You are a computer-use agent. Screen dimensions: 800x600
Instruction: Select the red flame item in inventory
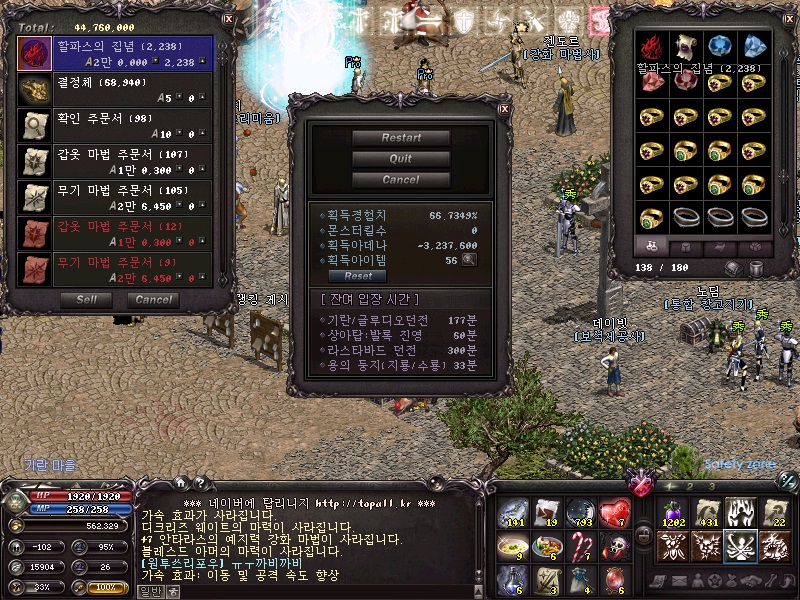[653, 46]
